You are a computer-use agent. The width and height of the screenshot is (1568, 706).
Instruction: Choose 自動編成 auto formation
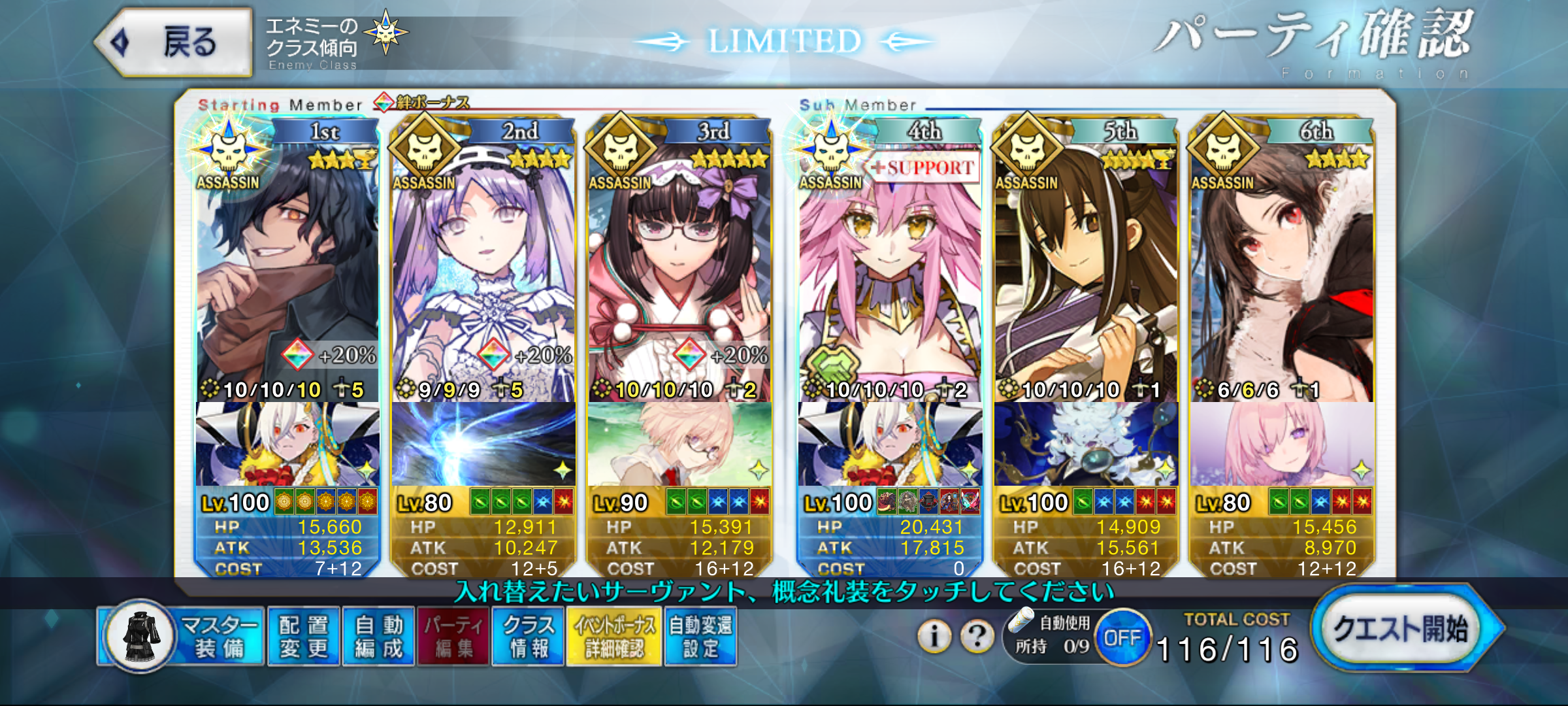(x=379, y=637)
